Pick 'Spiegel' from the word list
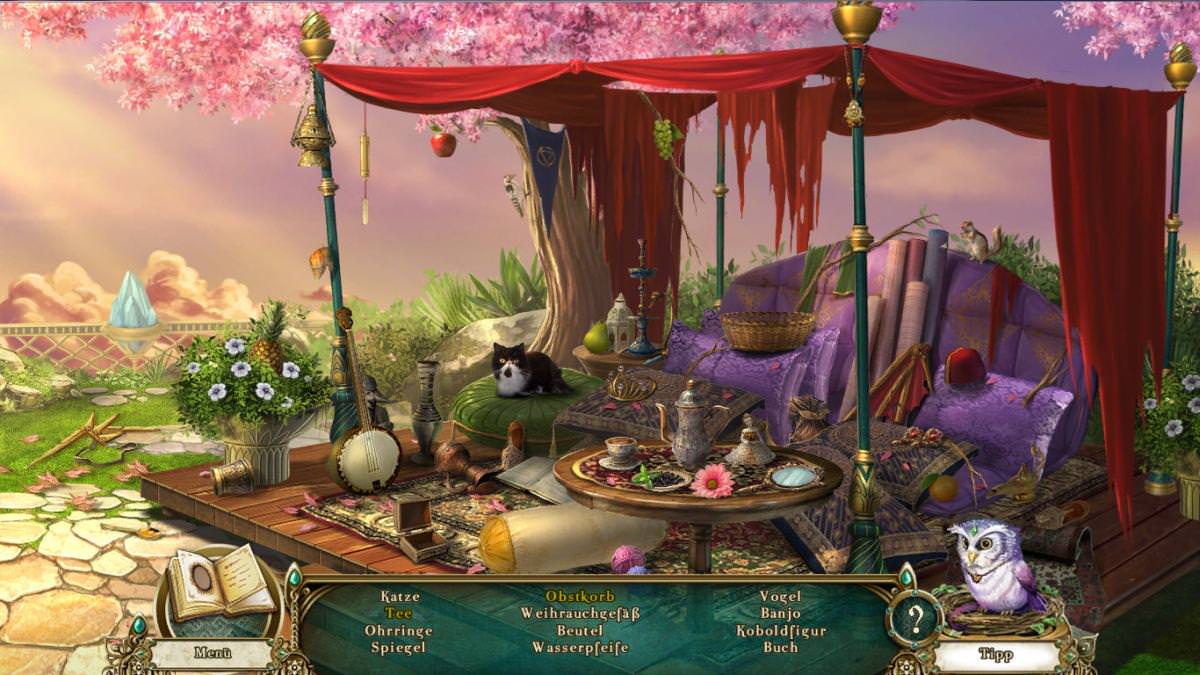The width and height of the screenshot is (1200, 675). 398,647
